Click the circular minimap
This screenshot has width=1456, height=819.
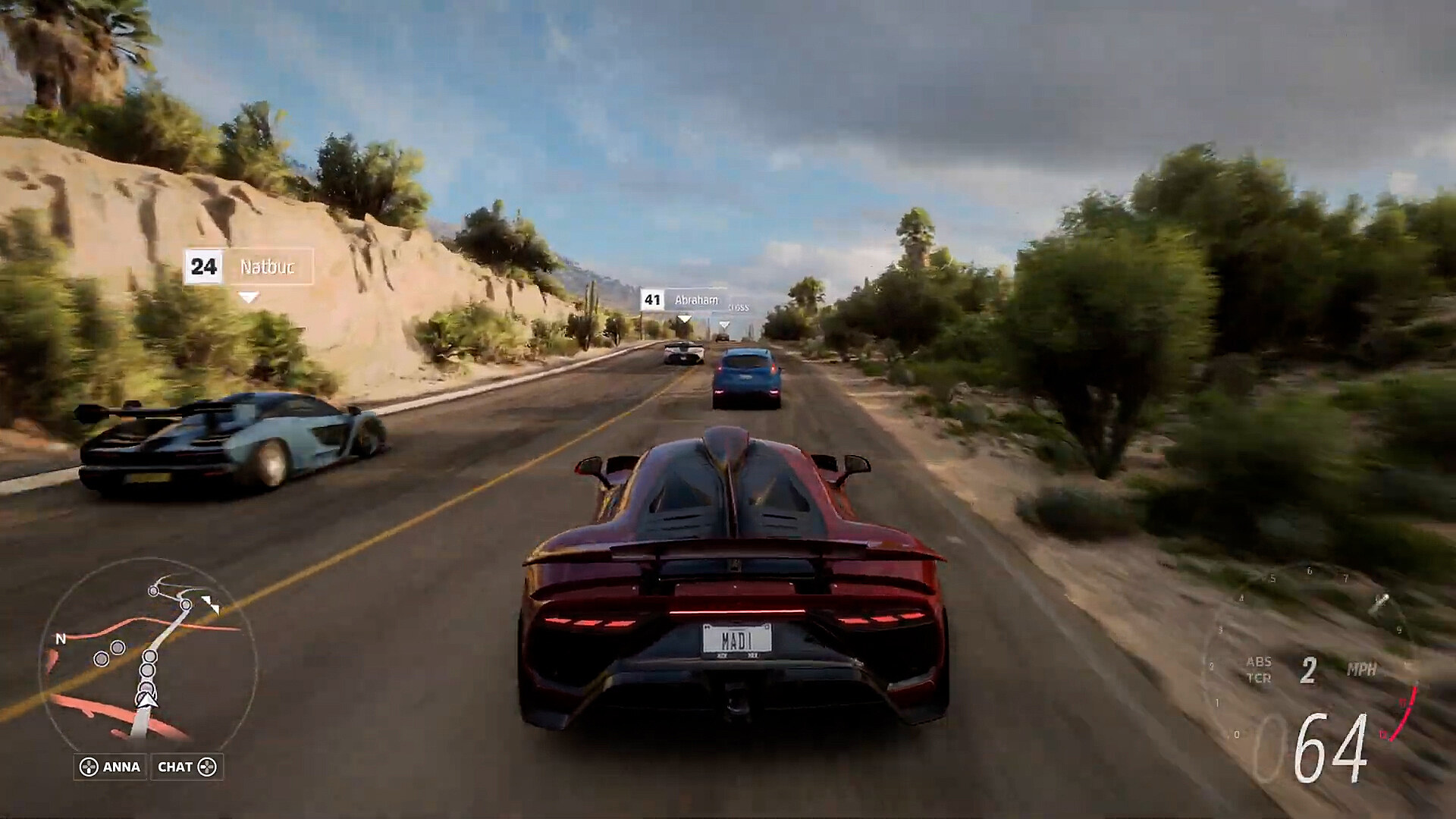[148, 654]
